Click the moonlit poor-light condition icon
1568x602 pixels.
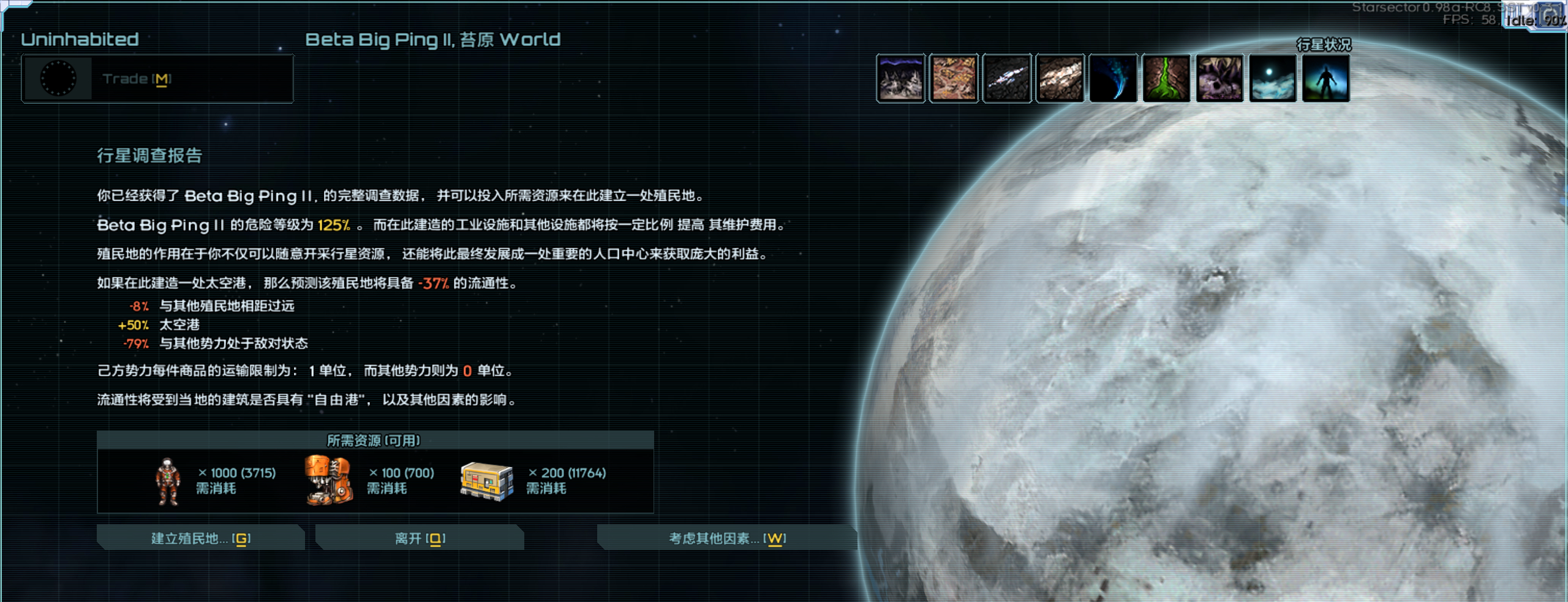tap(1272, 78)
